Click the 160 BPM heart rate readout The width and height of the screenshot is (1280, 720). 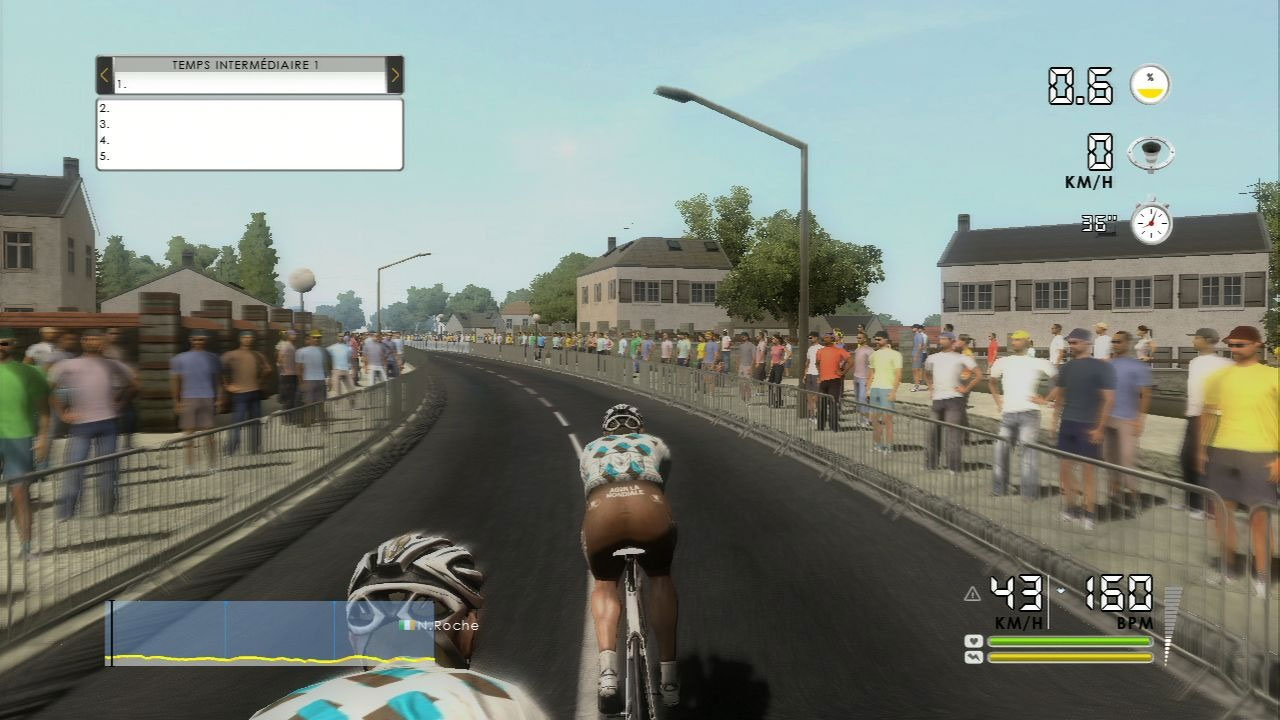[x=1119, y=595]
